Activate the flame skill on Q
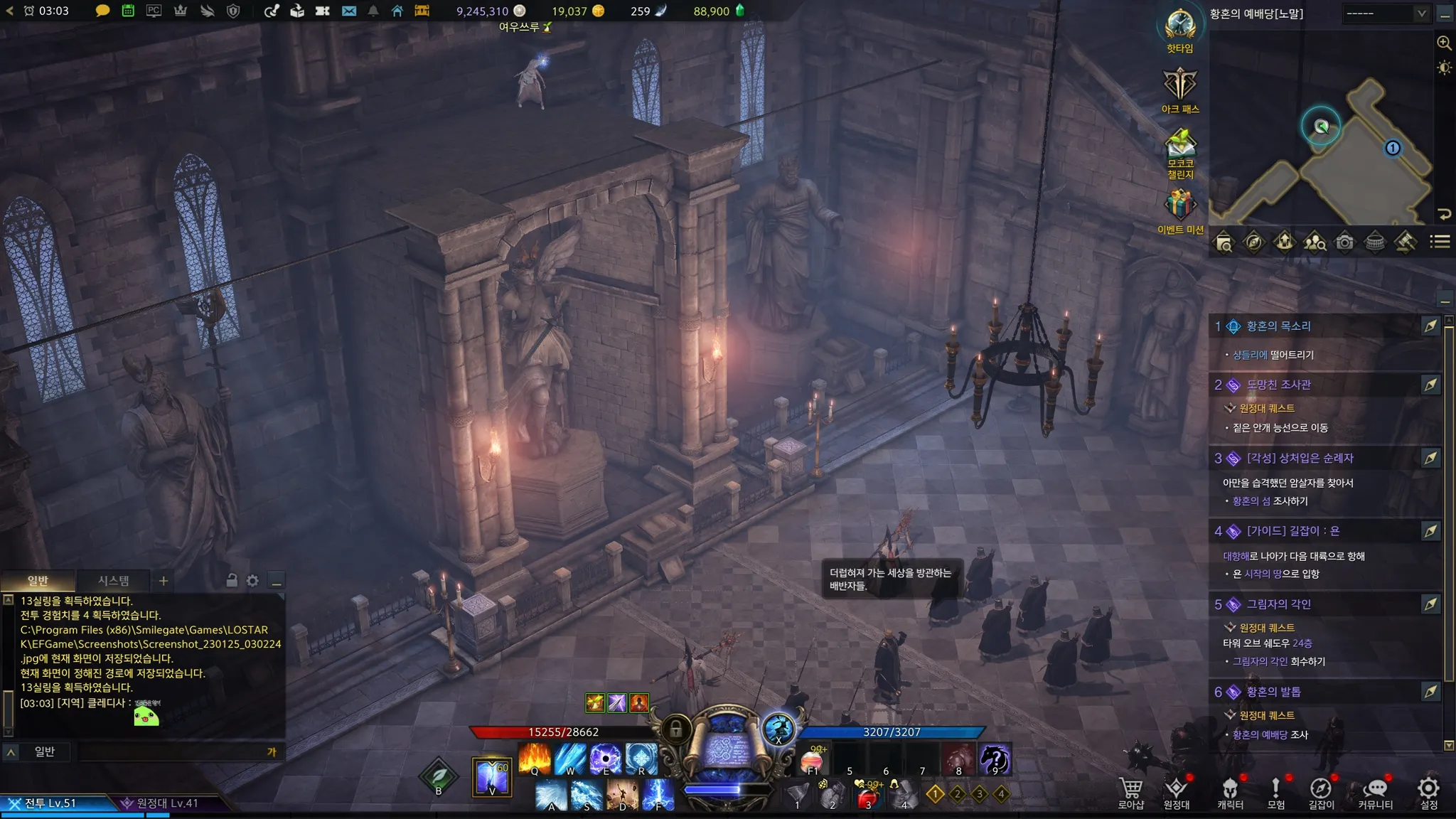 click(535, 758)
